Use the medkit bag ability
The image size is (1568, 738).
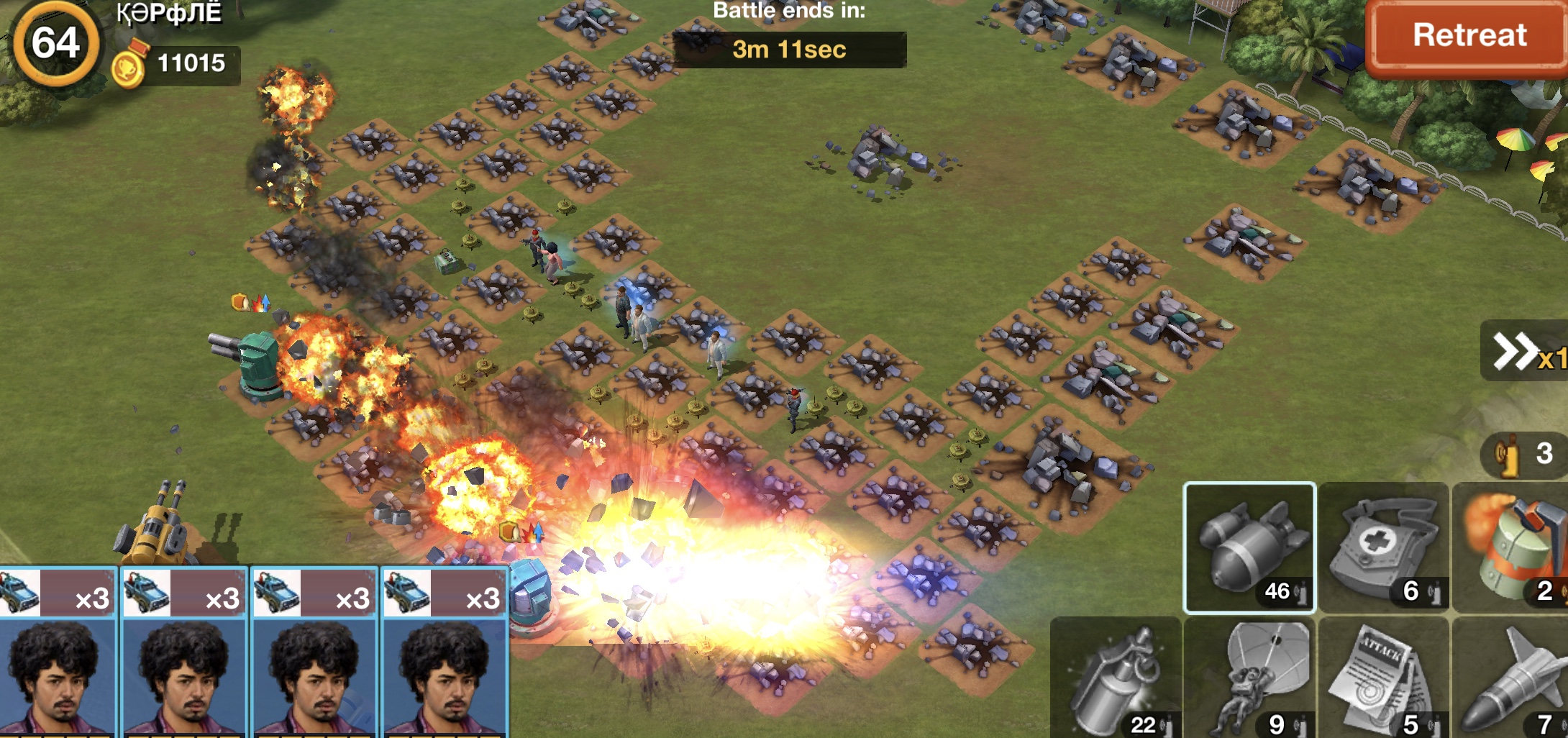pyautogui.click(x=1383, y=548)
